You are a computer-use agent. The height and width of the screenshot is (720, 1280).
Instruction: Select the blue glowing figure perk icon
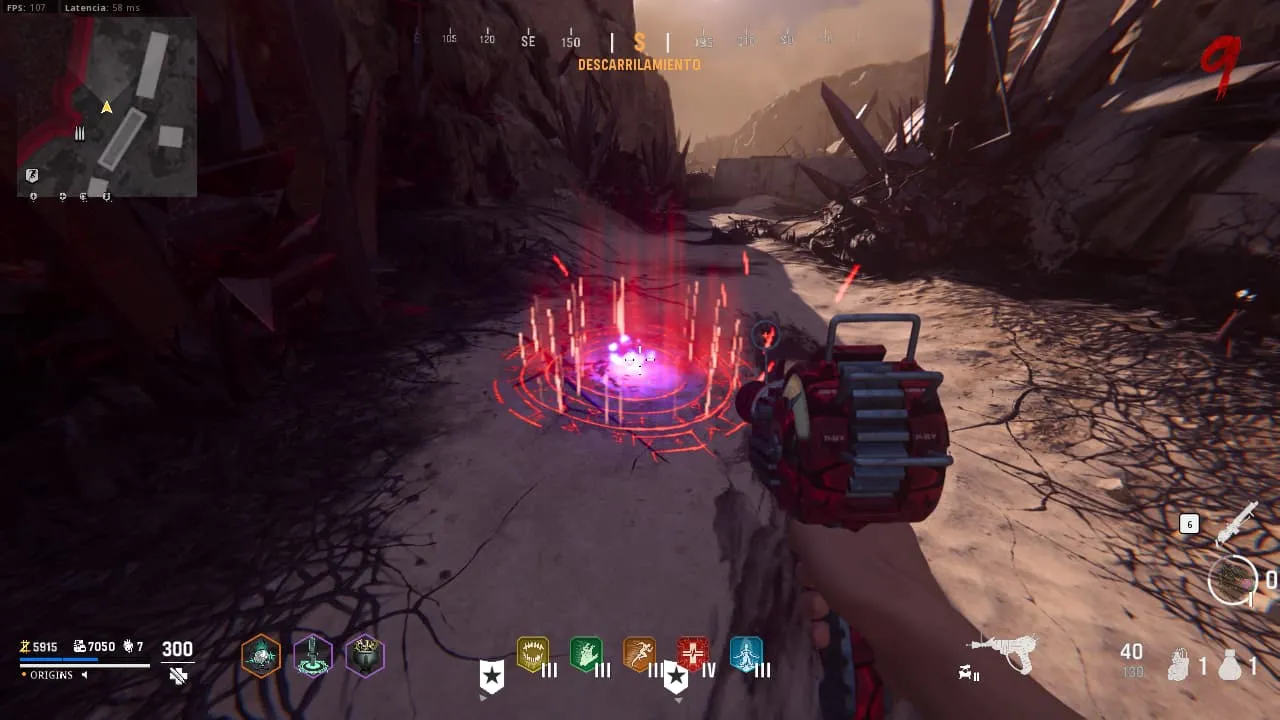click(746, 654)
